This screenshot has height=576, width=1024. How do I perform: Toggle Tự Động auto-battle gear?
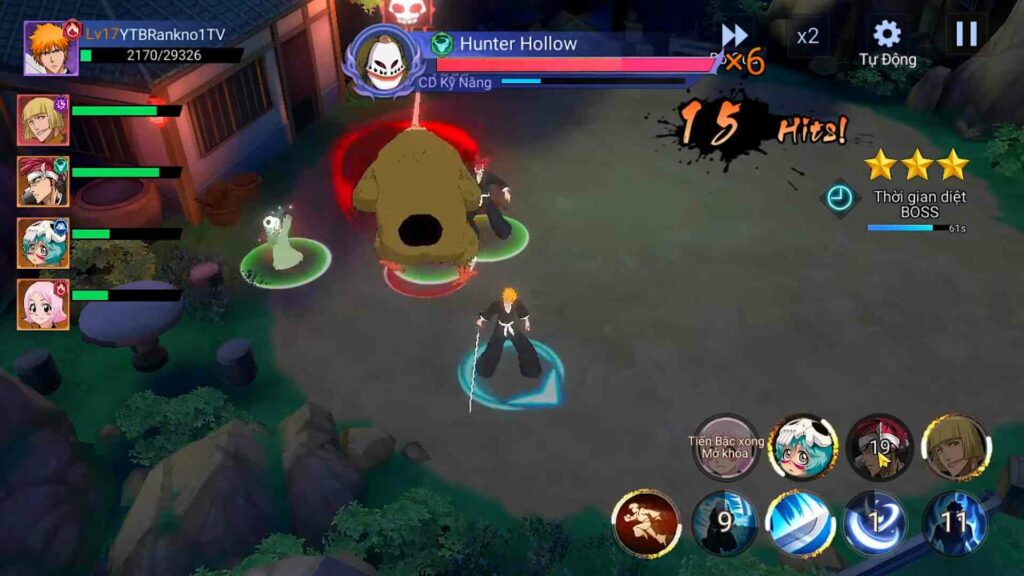pyautogui.click(x=887, y=41)
